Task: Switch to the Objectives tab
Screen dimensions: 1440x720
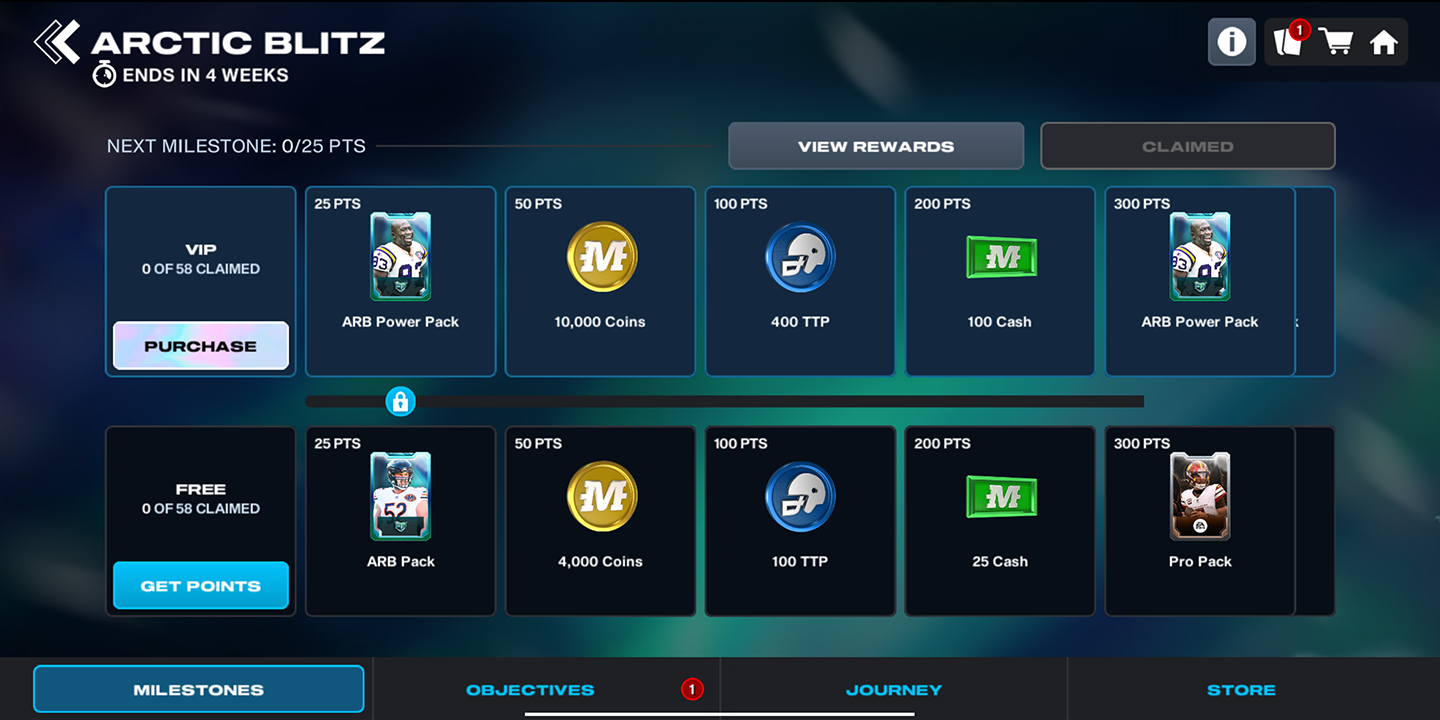Action: [530, 689]
